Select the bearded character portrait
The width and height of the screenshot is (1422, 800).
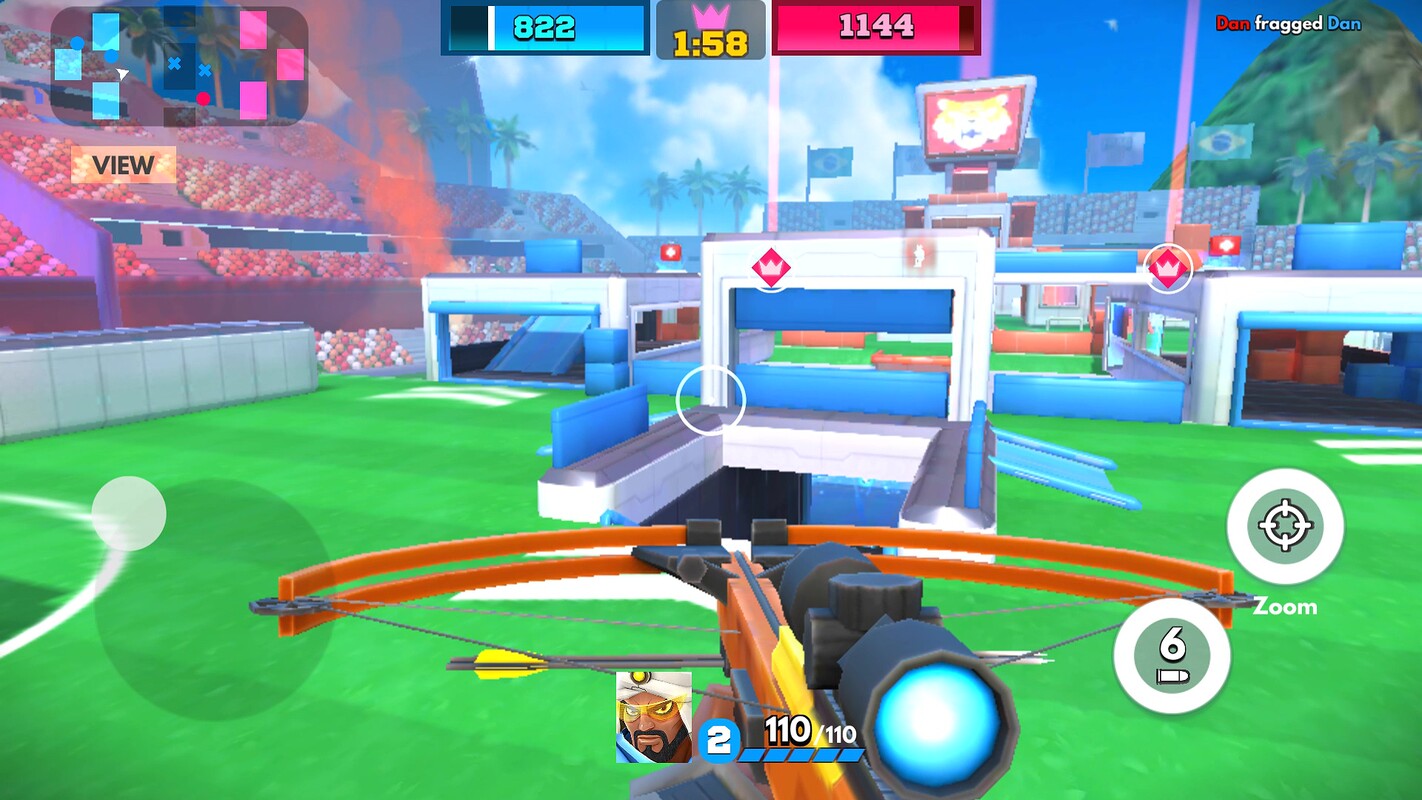click(653, 717)
